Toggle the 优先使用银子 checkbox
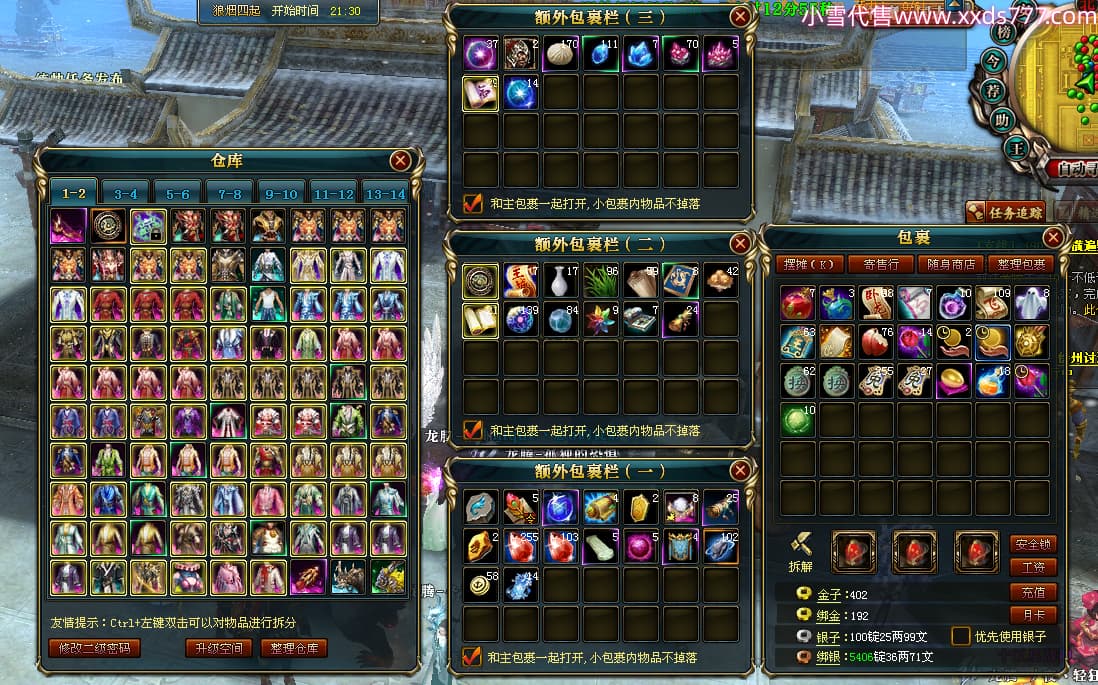The height and width of the screenshot is (685, 1098). coord(960,636)
